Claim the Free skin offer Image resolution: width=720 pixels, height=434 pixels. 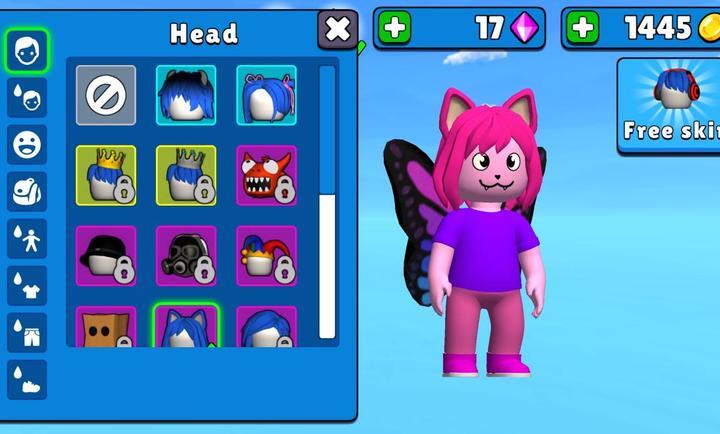coord(668,105)
